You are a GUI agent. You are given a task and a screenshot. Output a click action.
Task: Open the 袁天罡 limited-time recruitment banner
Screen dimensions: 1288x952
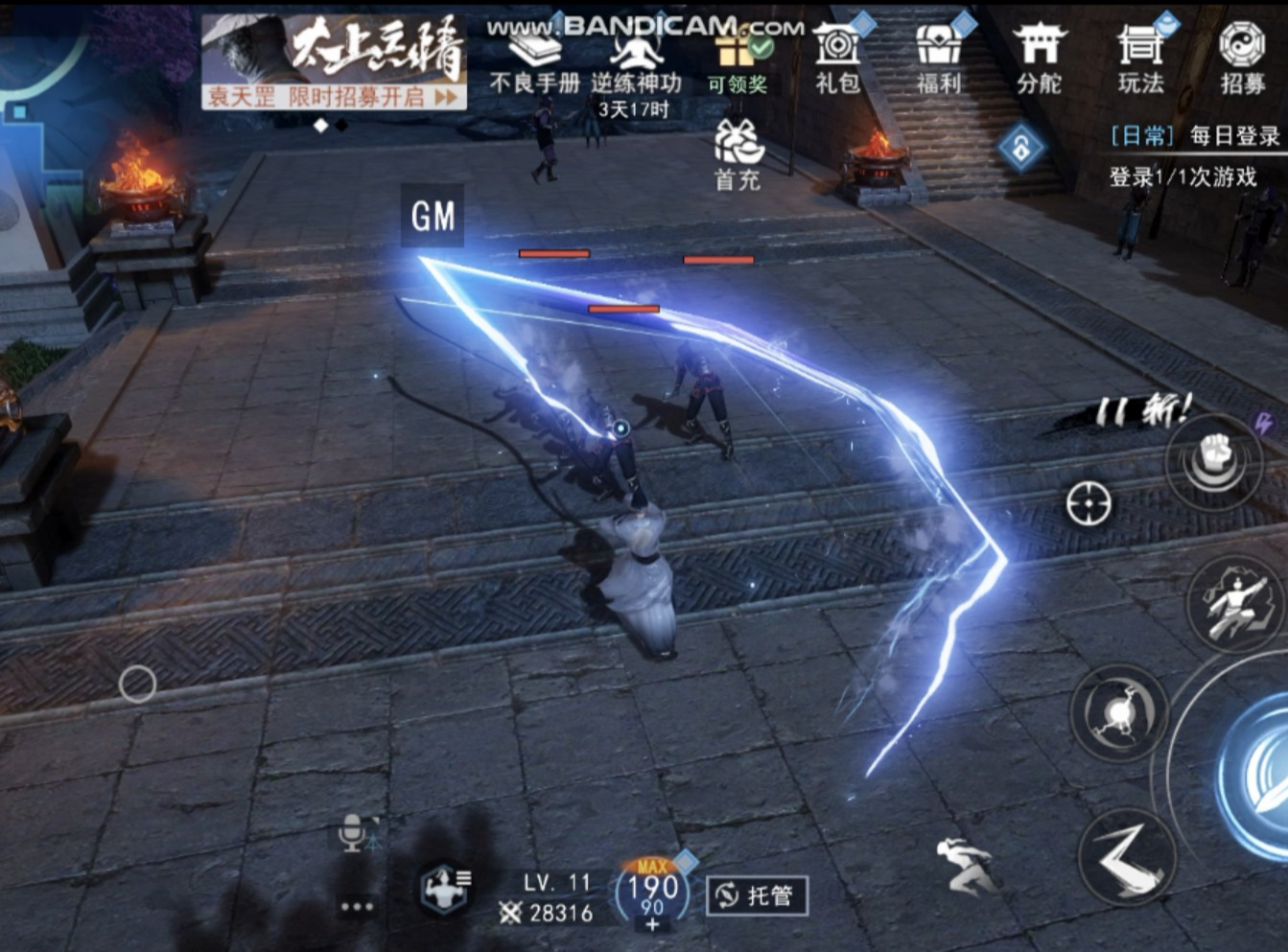pyautogui.click(x=334, y=62)
